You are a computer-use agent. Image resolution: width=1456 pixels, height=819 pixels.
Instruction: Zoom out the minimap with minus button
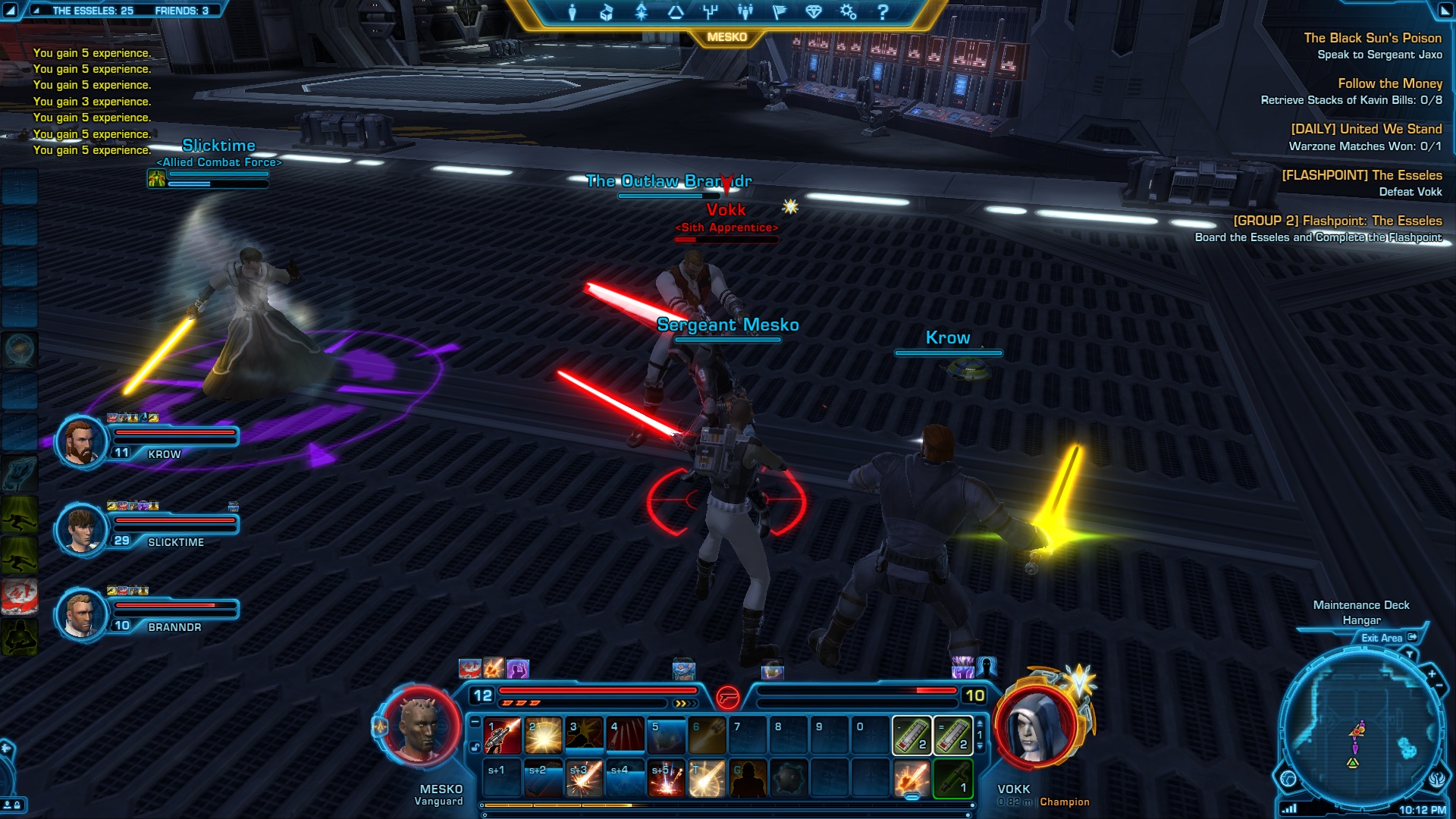click(x=1439, y=686)
